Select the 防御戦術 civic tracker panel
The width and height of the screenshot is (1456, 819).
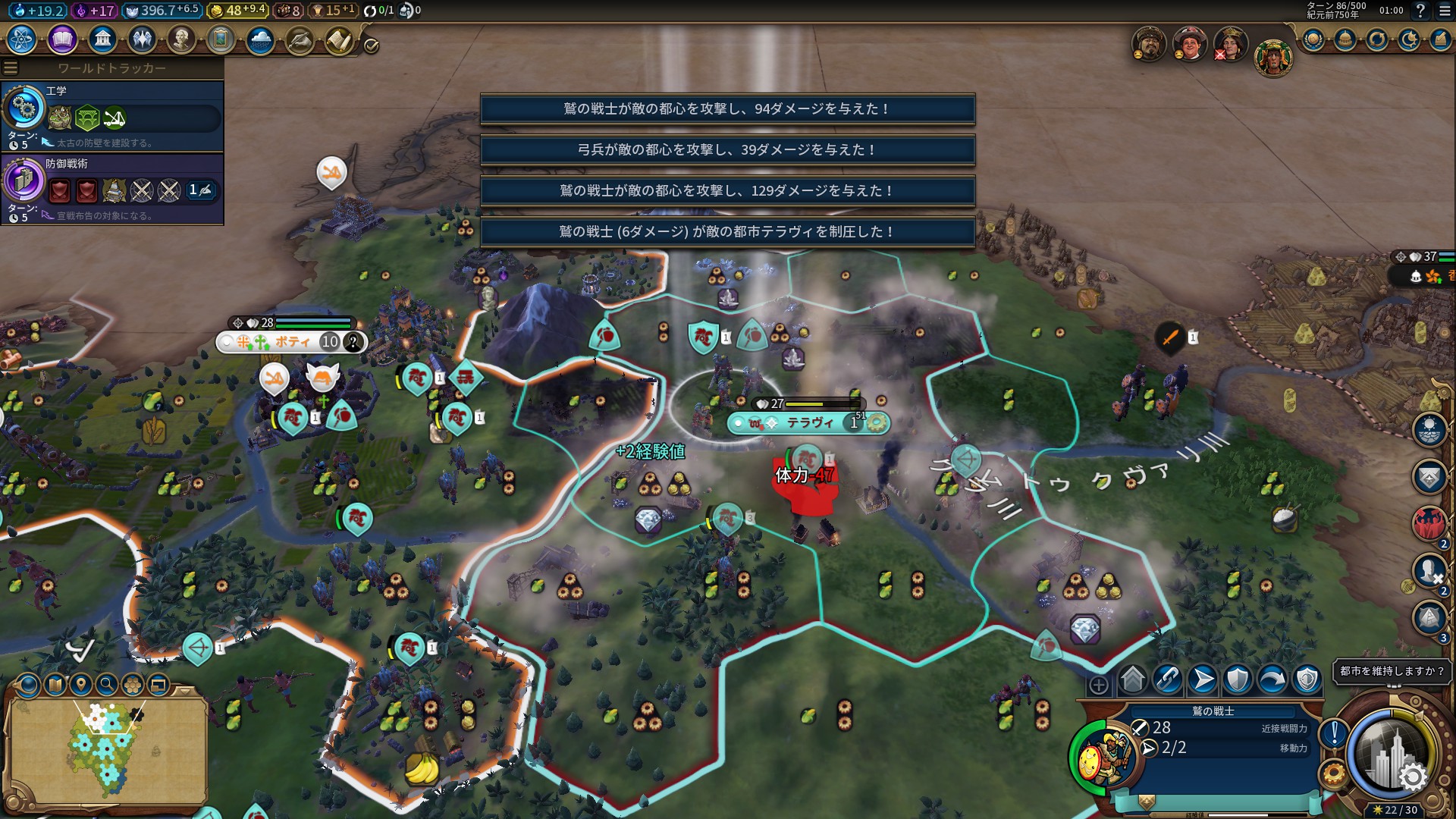112,188
